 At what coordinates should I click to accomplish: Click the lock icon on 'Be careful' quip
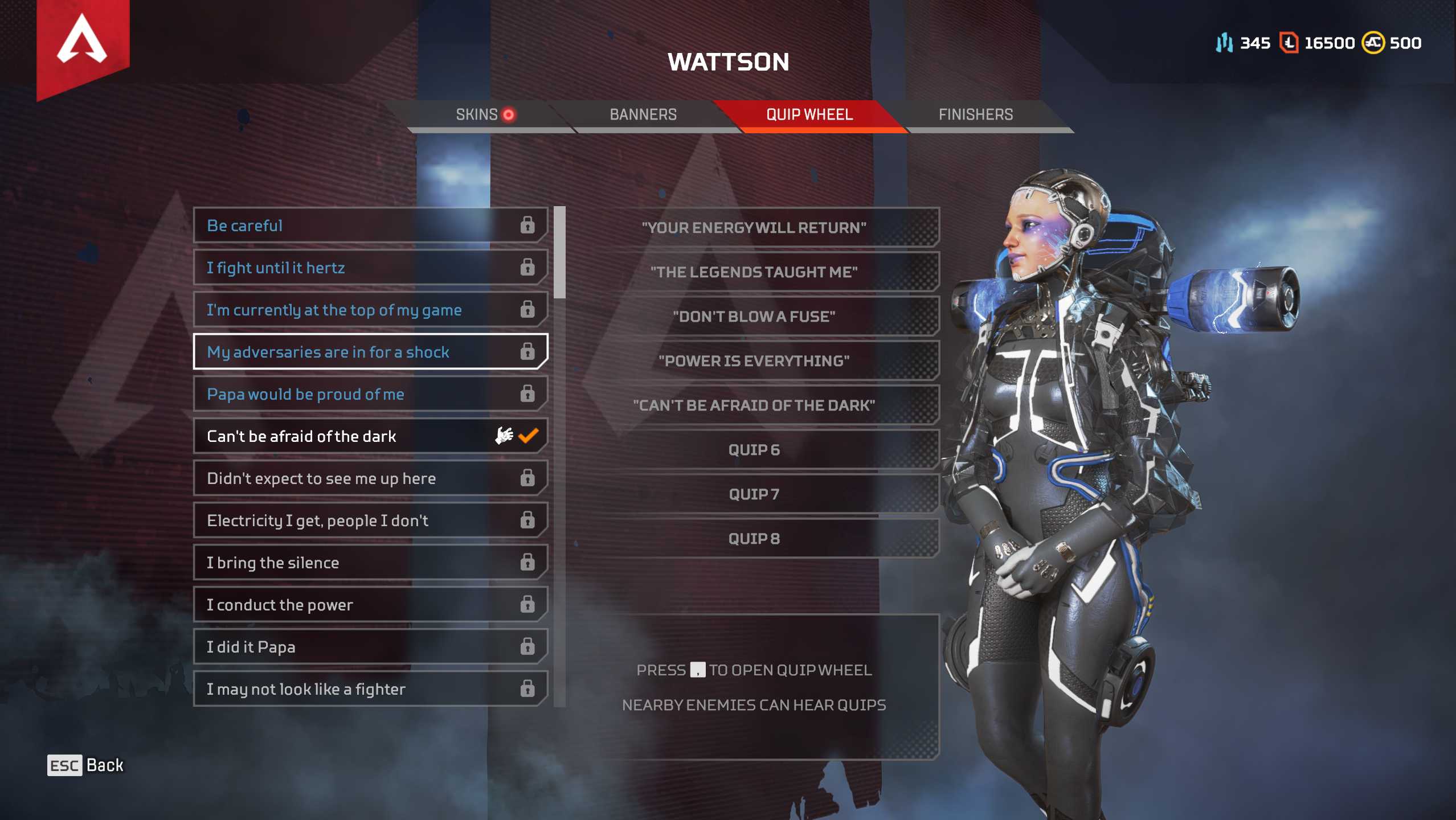click(x=529, y=225)
